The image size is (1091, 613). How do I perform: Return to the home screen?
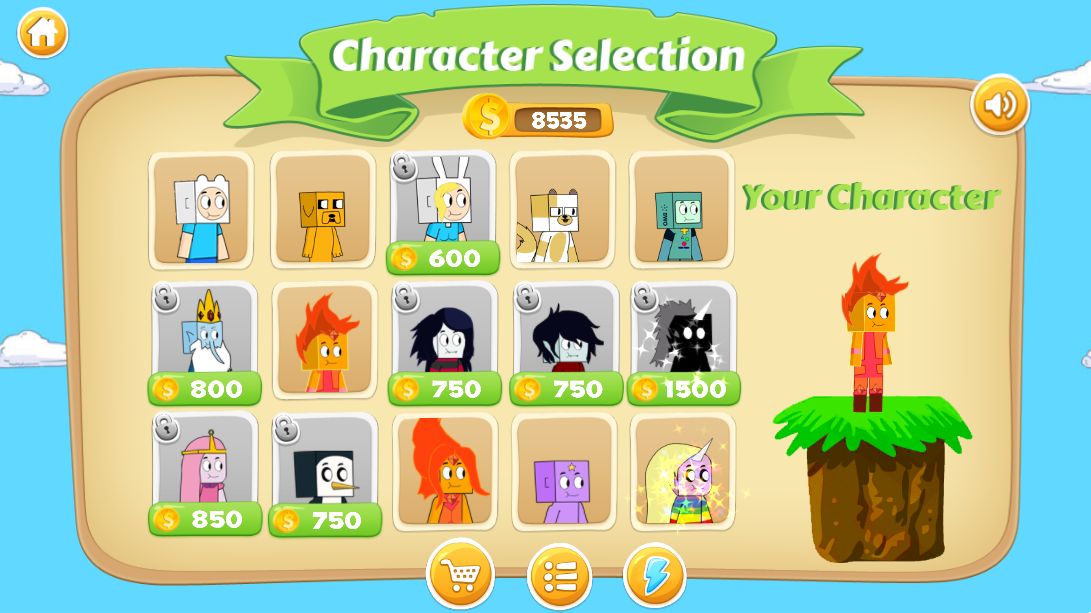click(42, 33)
